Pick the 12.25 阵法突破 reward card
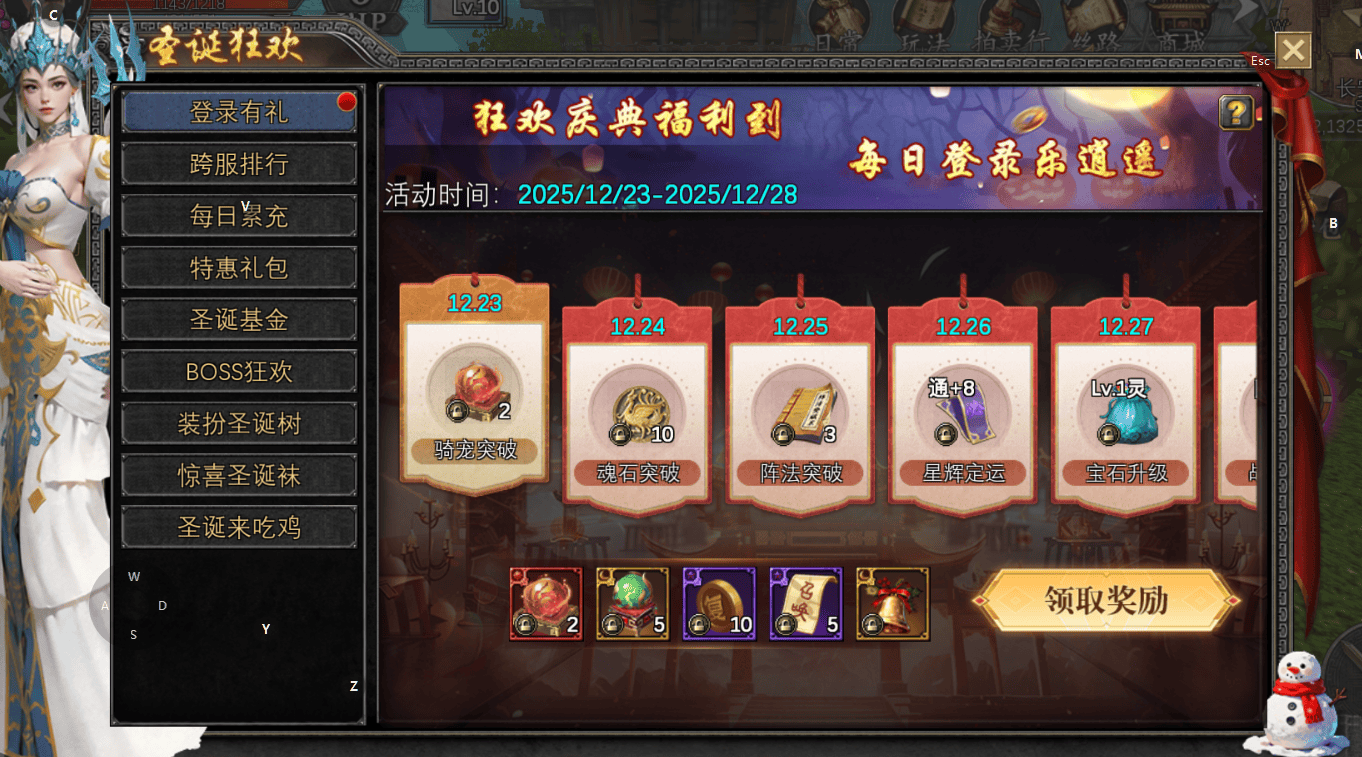This screenshot has width=1362, height=757. coord(800,410)
